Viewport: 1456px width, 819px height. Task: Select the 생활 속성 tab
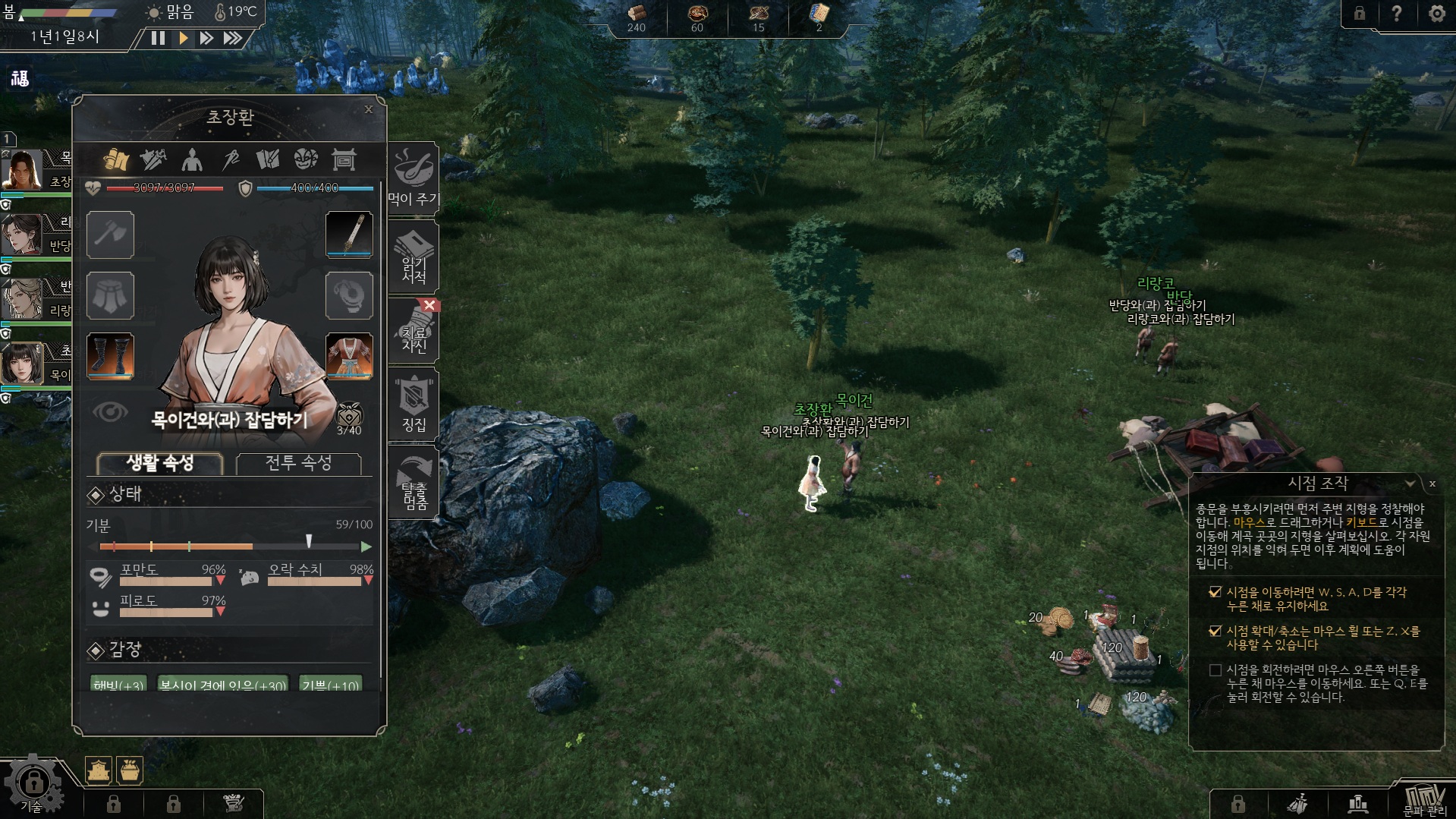[160, 463]
